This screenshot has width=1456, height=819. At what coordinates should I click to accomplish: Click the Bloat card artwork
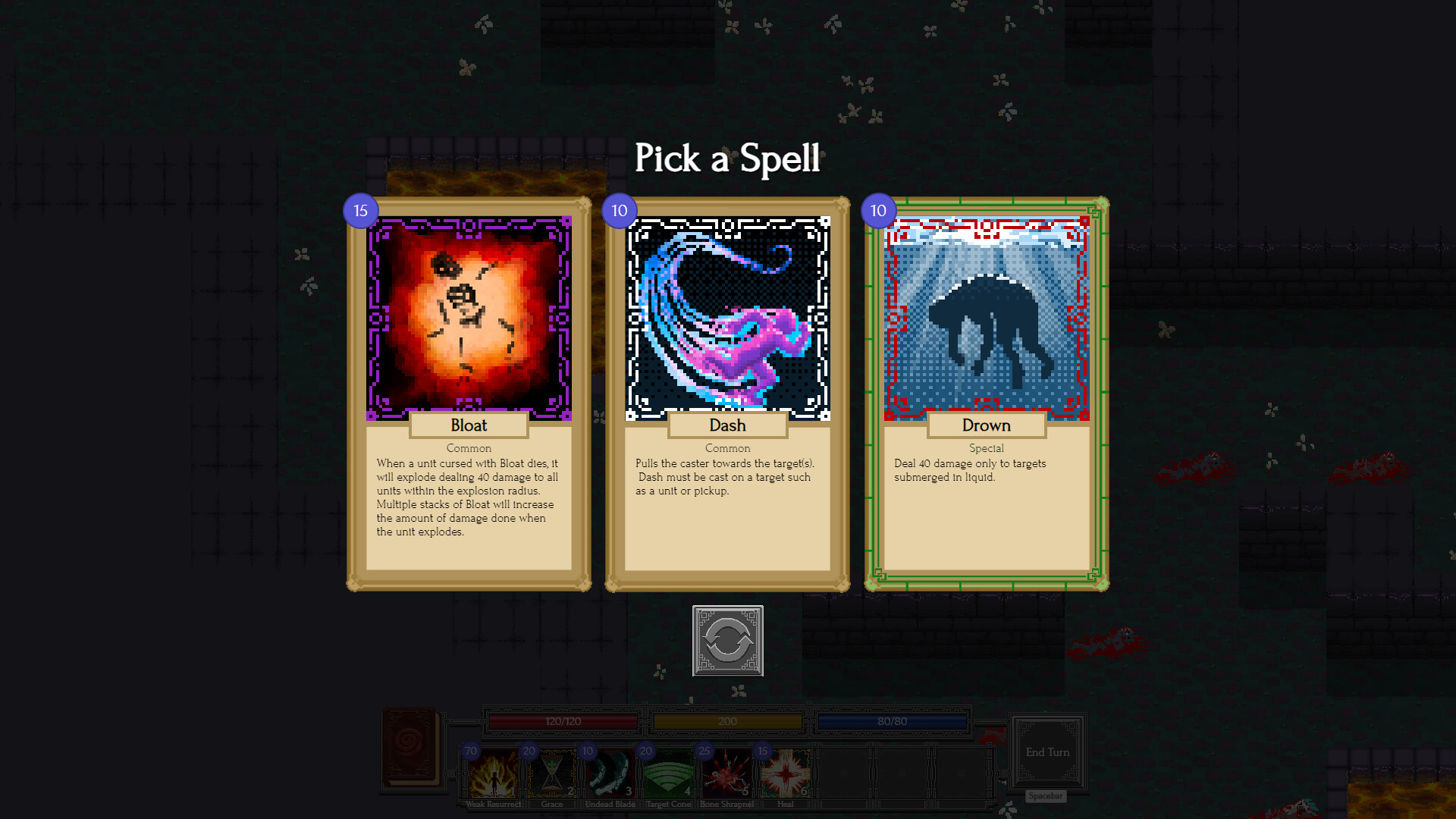coord(468,316)
